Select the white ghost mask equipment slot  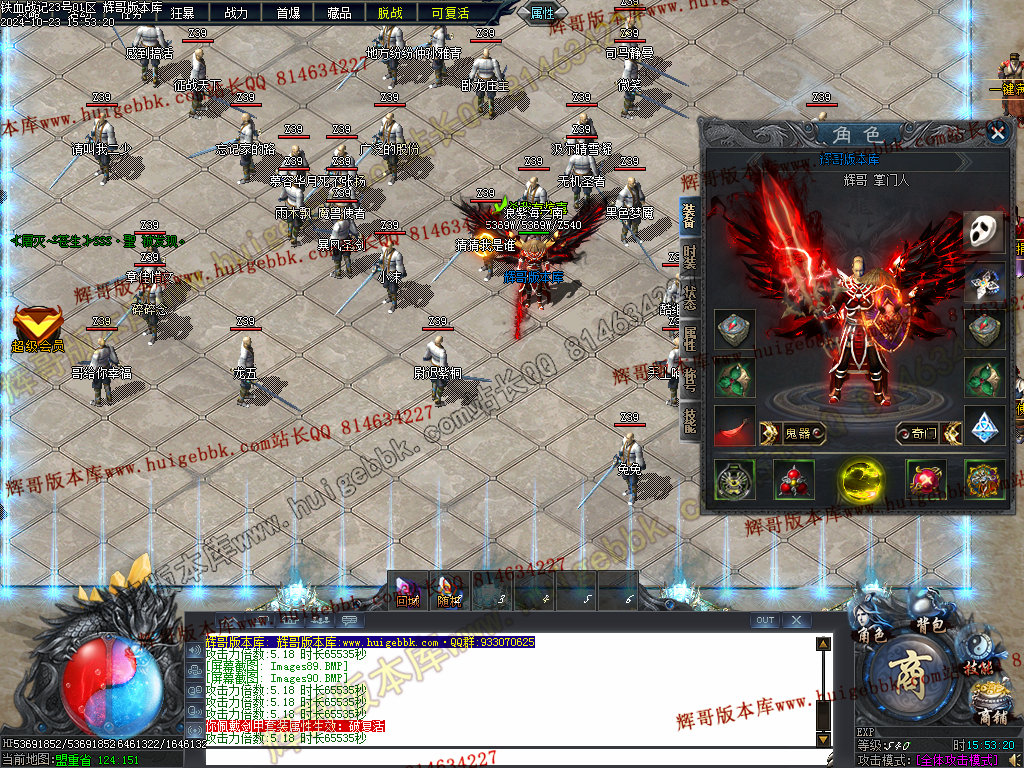pos(984,231)
